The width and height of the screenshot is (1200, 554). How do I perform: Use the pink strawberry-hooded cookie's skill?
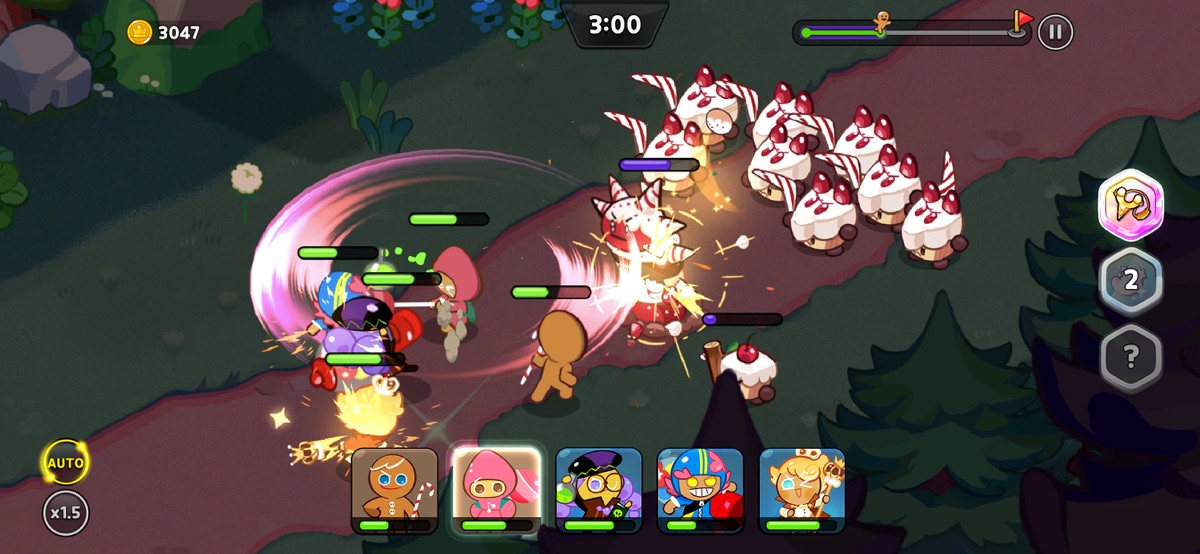(497, 489)
